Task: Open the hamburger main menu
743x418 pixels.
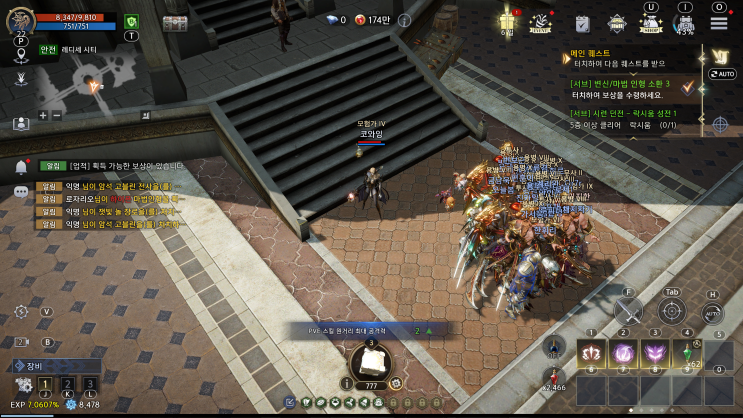Action: pyautogui.click(x=718, y=22)
